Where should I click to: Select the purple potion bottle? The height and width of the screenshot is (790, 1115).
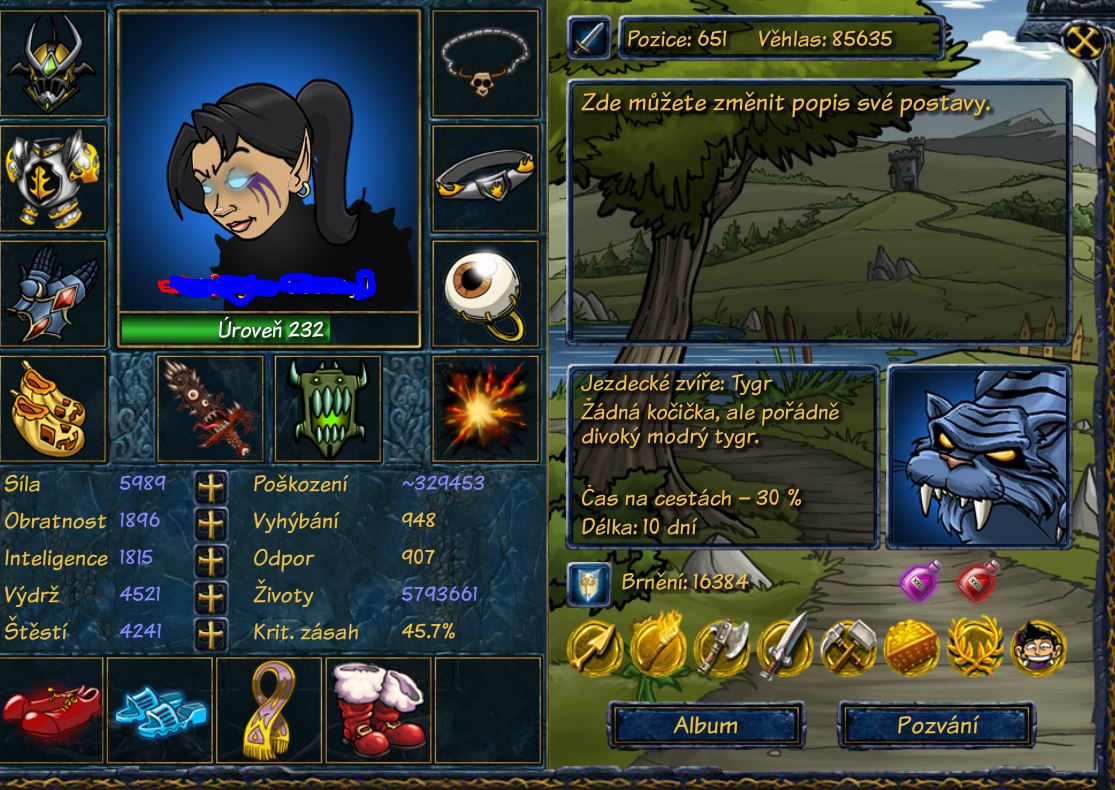click(920, 581)
